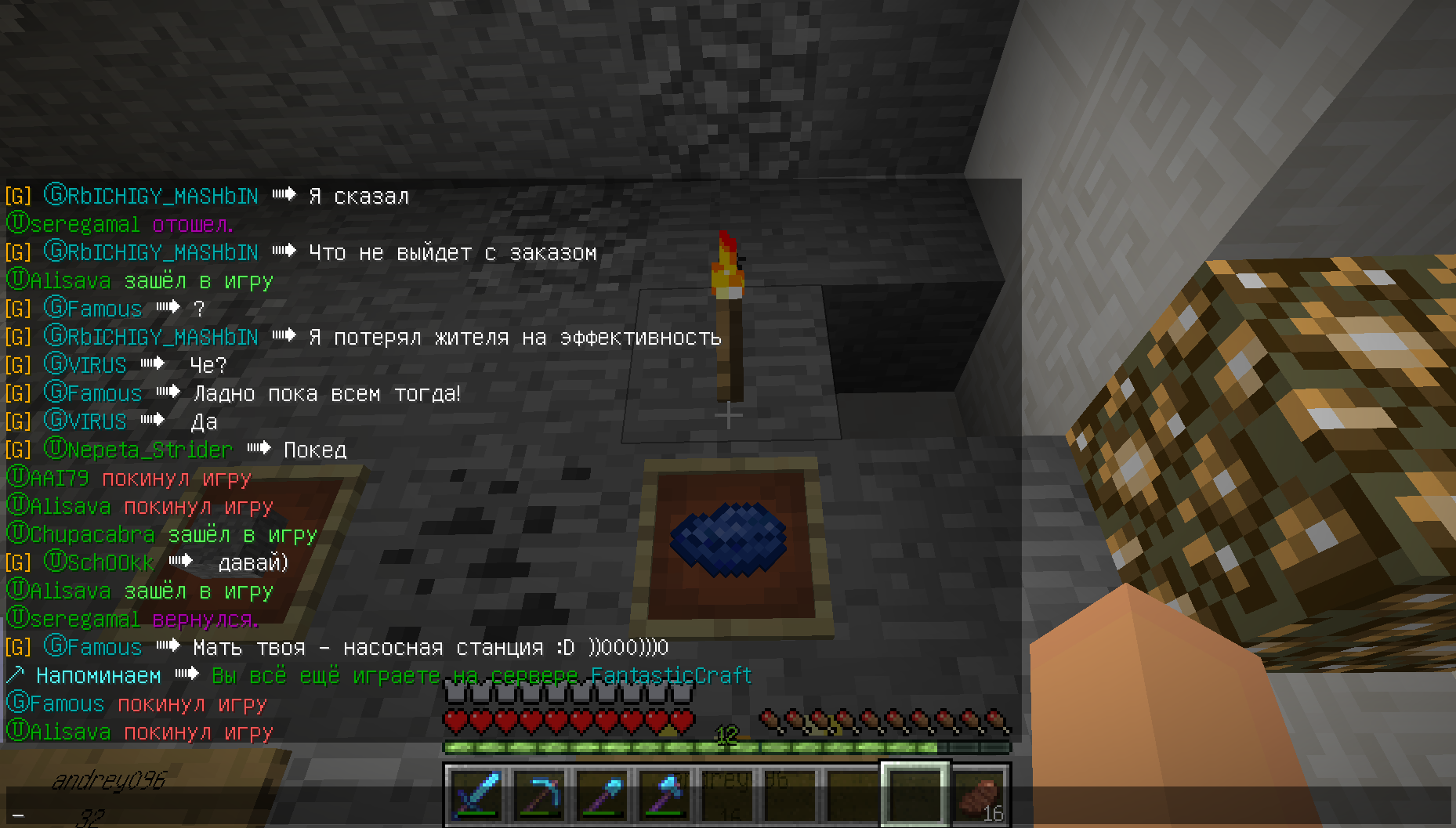The width and height of the screenshot is (1456, 828).
Task: Click Nepeta_Strider's name in chat
Action: point(150,450)
